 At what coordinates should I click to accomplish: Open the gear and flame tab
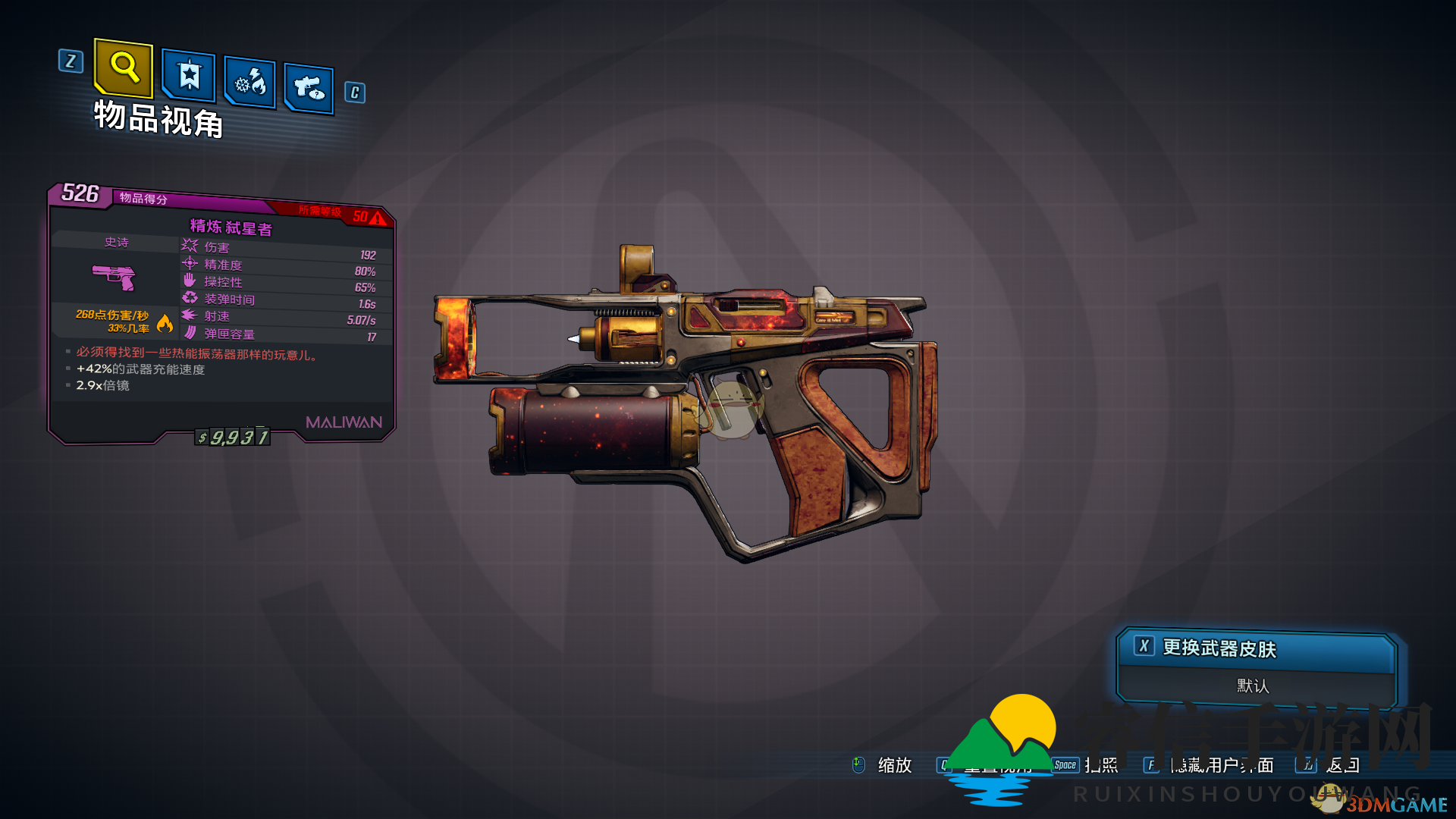click(x=250, y=82)
